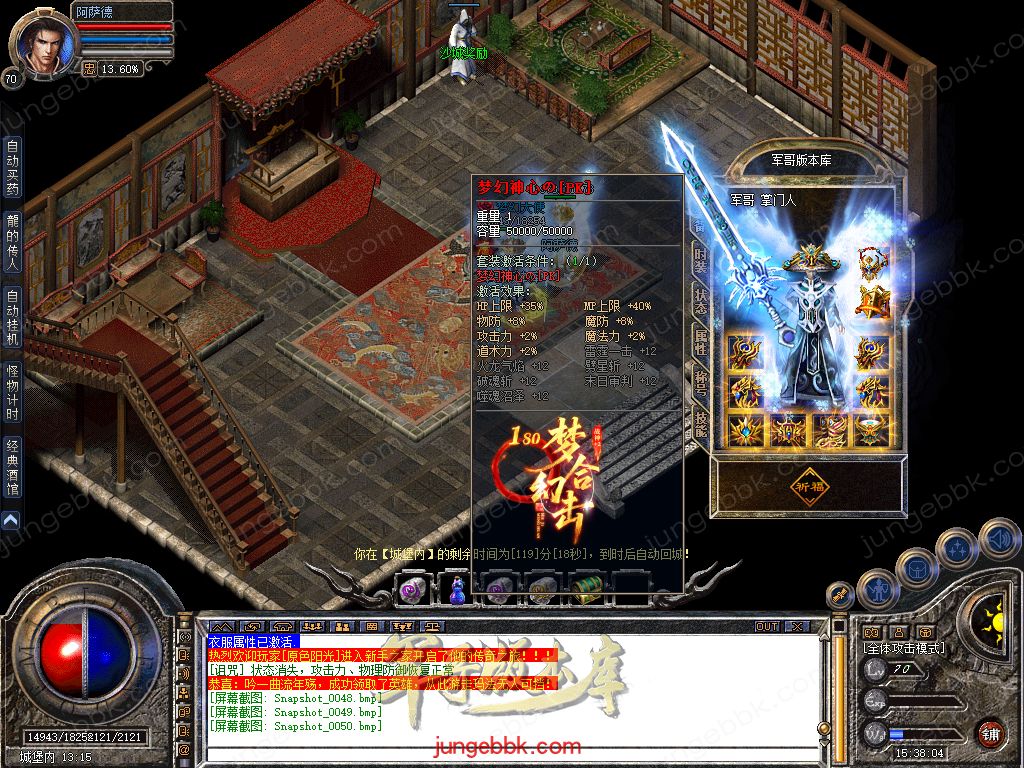Click the OUT button on chat bar
The width and height of the screenshot is (1024, 768).
pos(767,626)
